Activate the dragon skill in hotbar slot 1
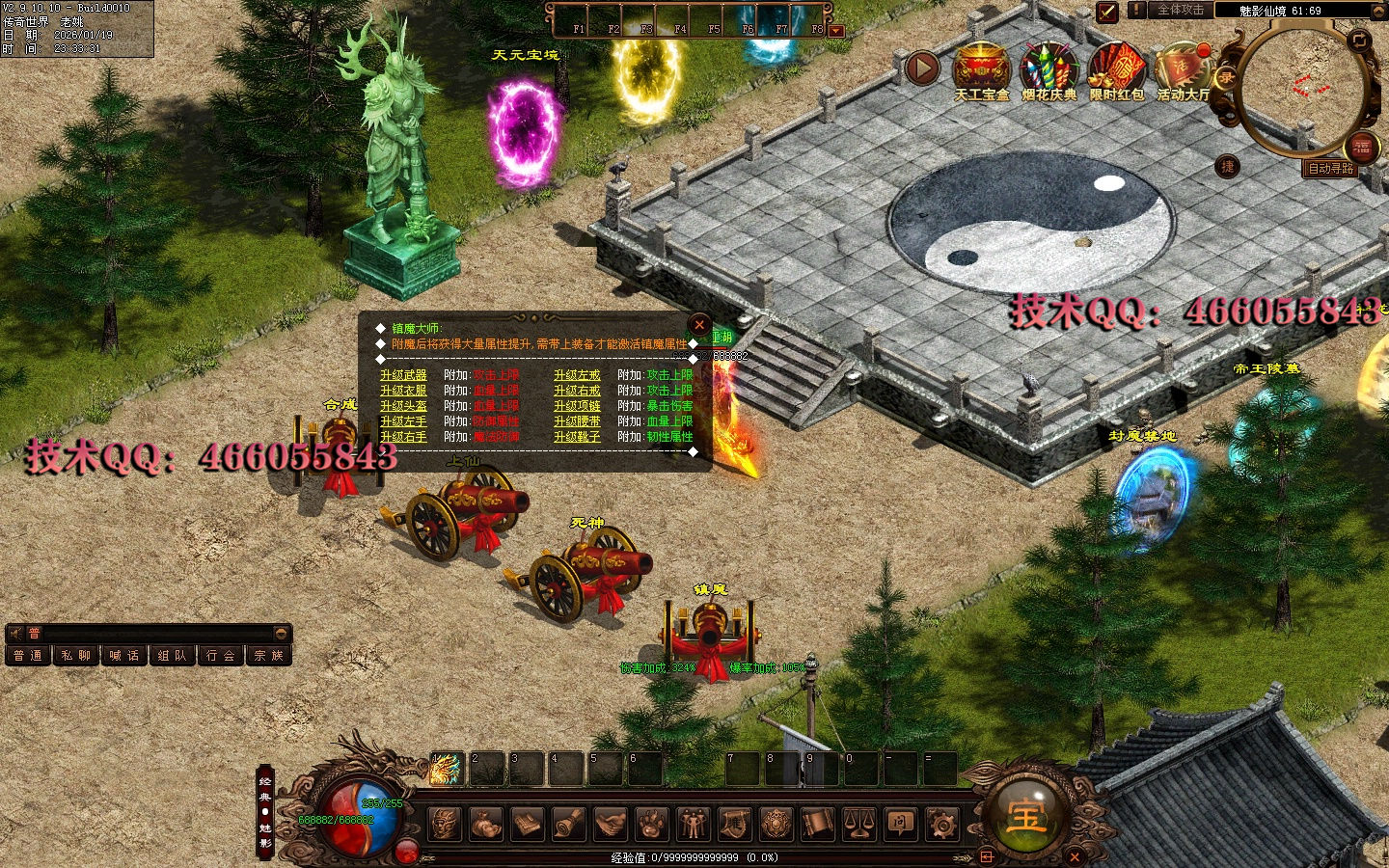Screen dimensions: 1389x868 coord(446,769)
